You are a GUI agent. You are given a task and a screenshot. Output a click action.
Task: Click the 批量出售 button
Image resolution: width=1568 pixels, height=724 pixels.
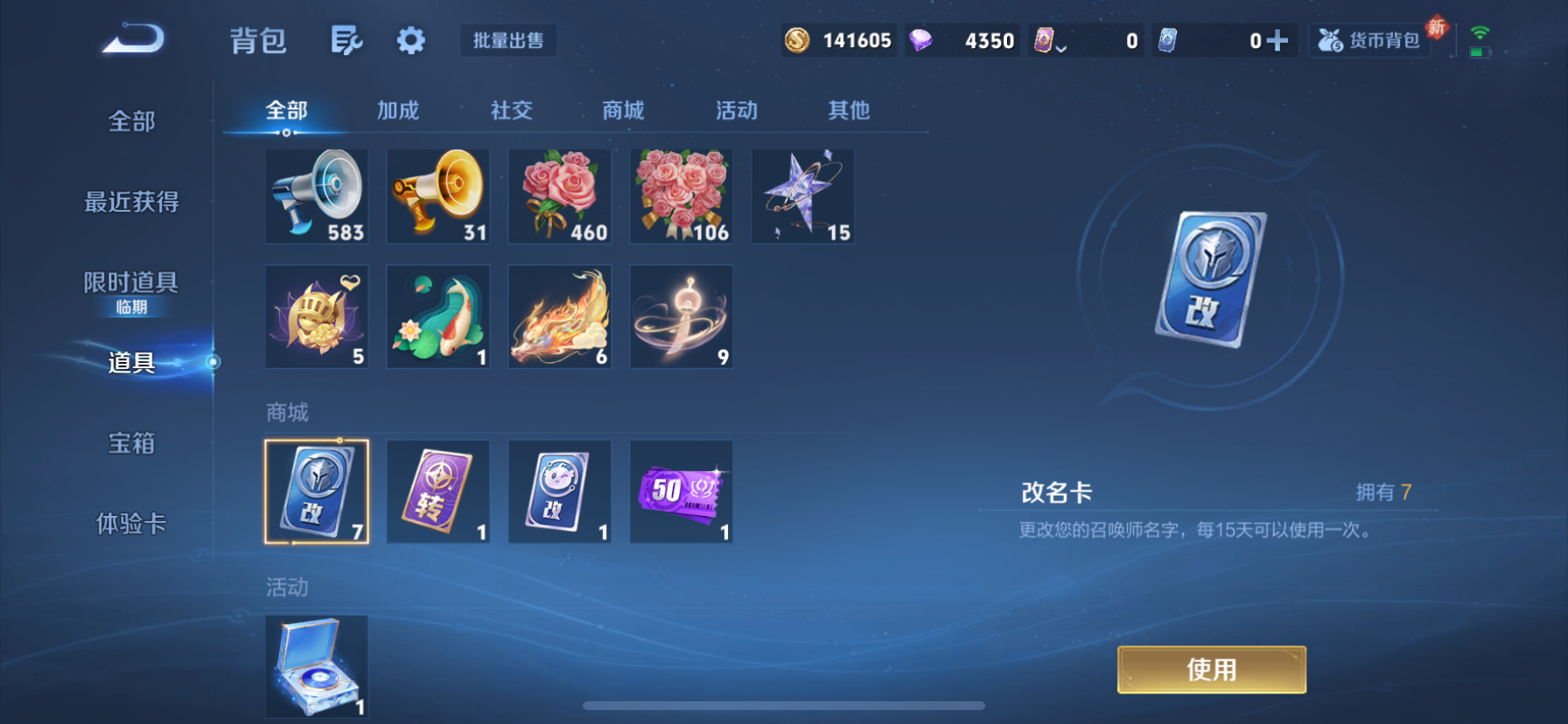(x=508, y=40)
